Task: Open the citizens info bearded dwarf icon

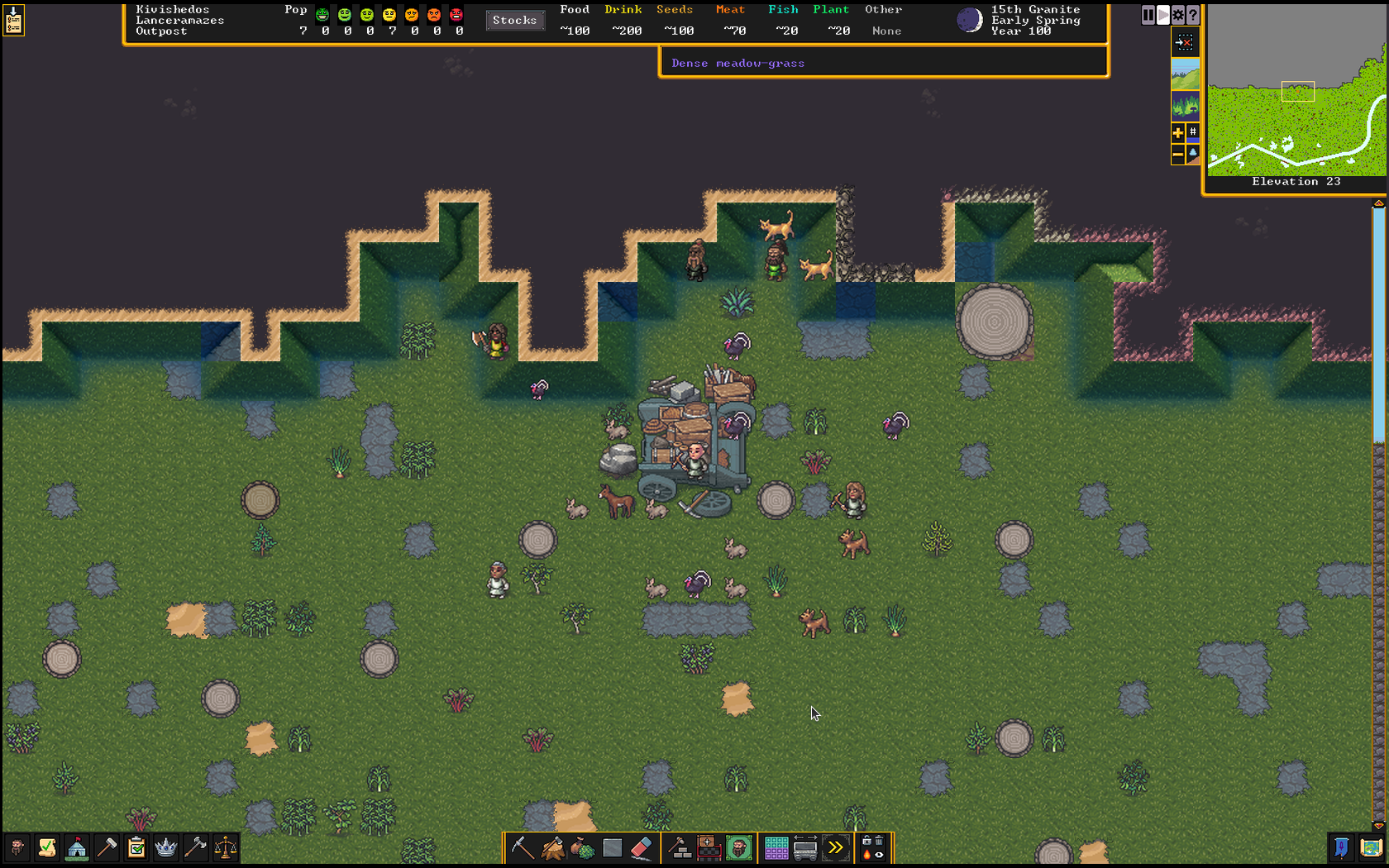Action: click(17, 847)
